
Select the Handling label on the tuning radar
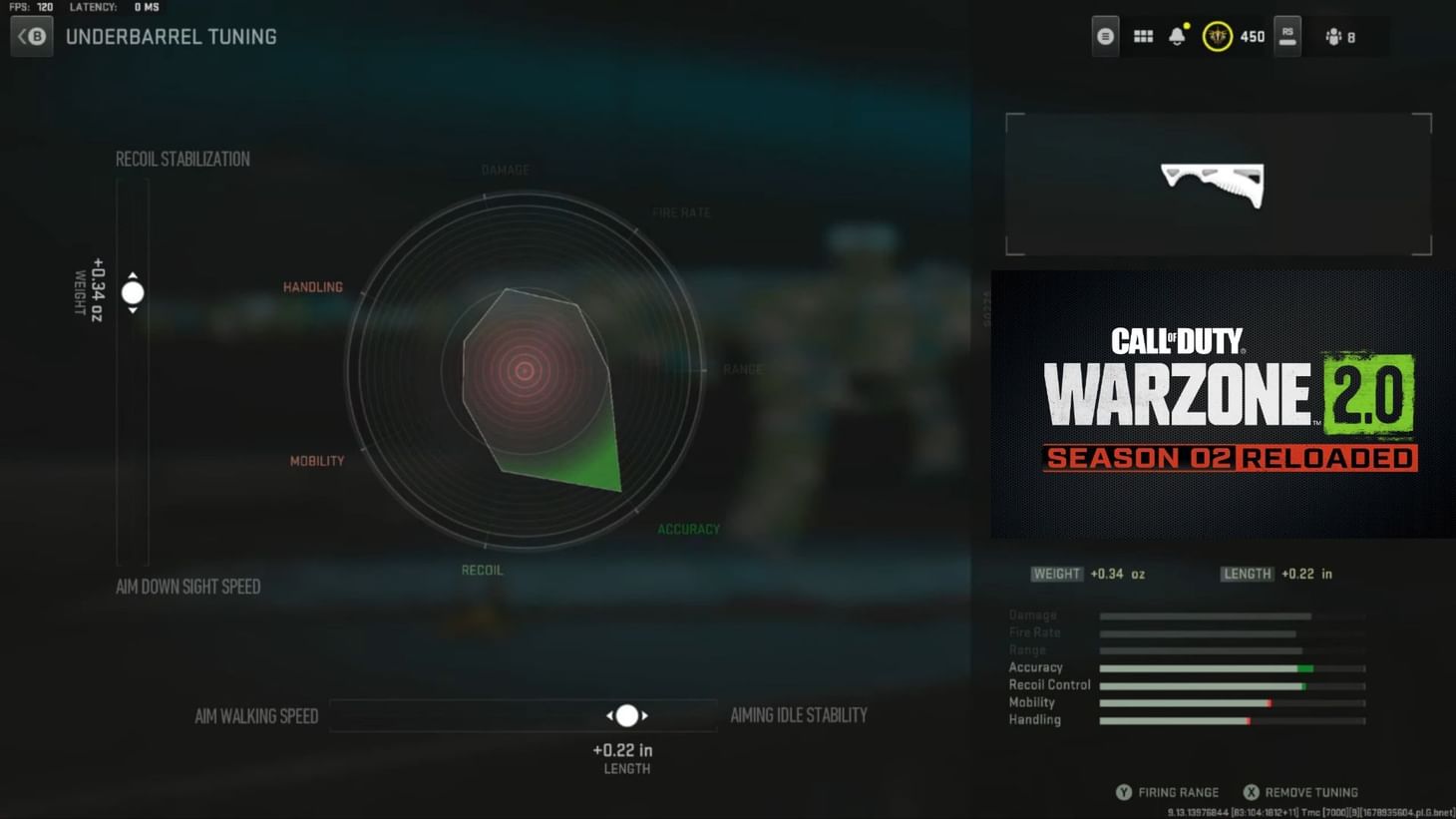pos(312,286)
